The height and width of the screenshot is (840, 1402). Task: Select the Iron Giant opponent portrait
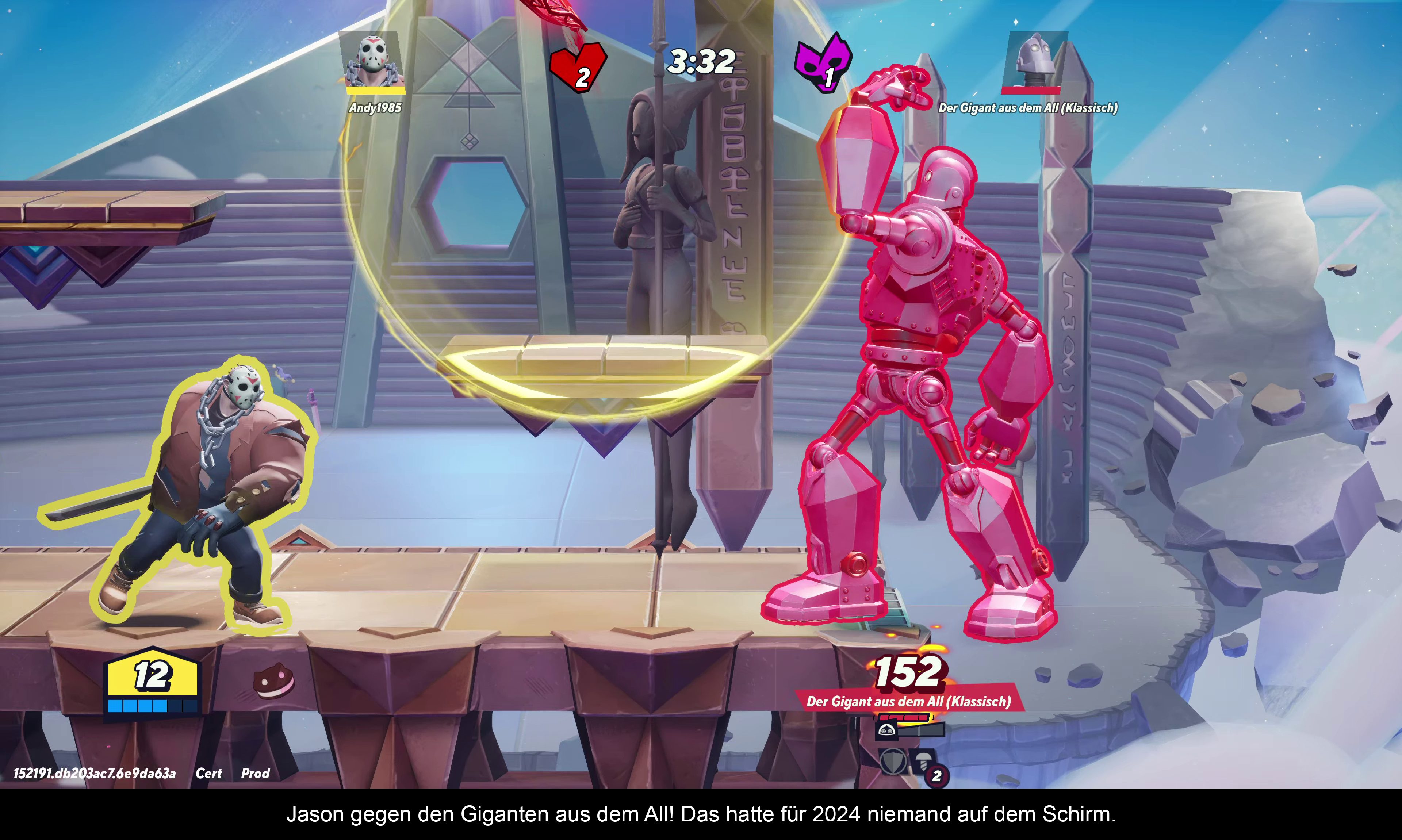click(x=1034, y=60)
